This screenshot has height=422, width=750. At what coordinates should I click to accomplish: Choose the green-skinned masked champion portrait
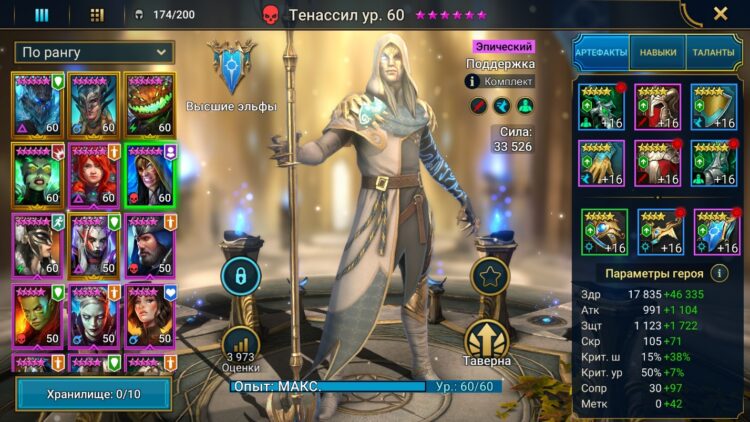coord(38,174)
